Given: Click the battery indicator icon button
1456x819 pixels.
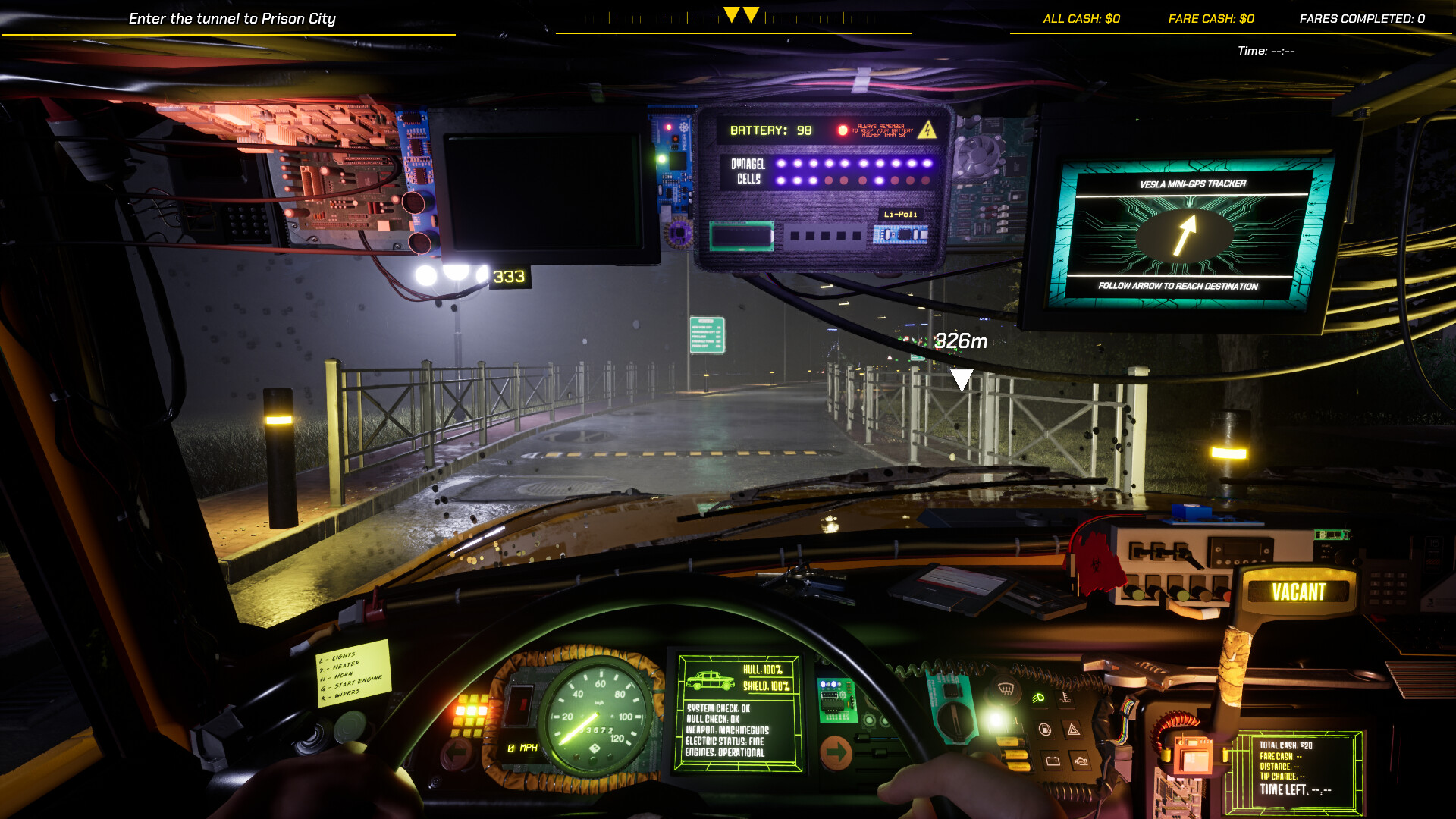Looking at the screenshot, I should pos(1053,762).
